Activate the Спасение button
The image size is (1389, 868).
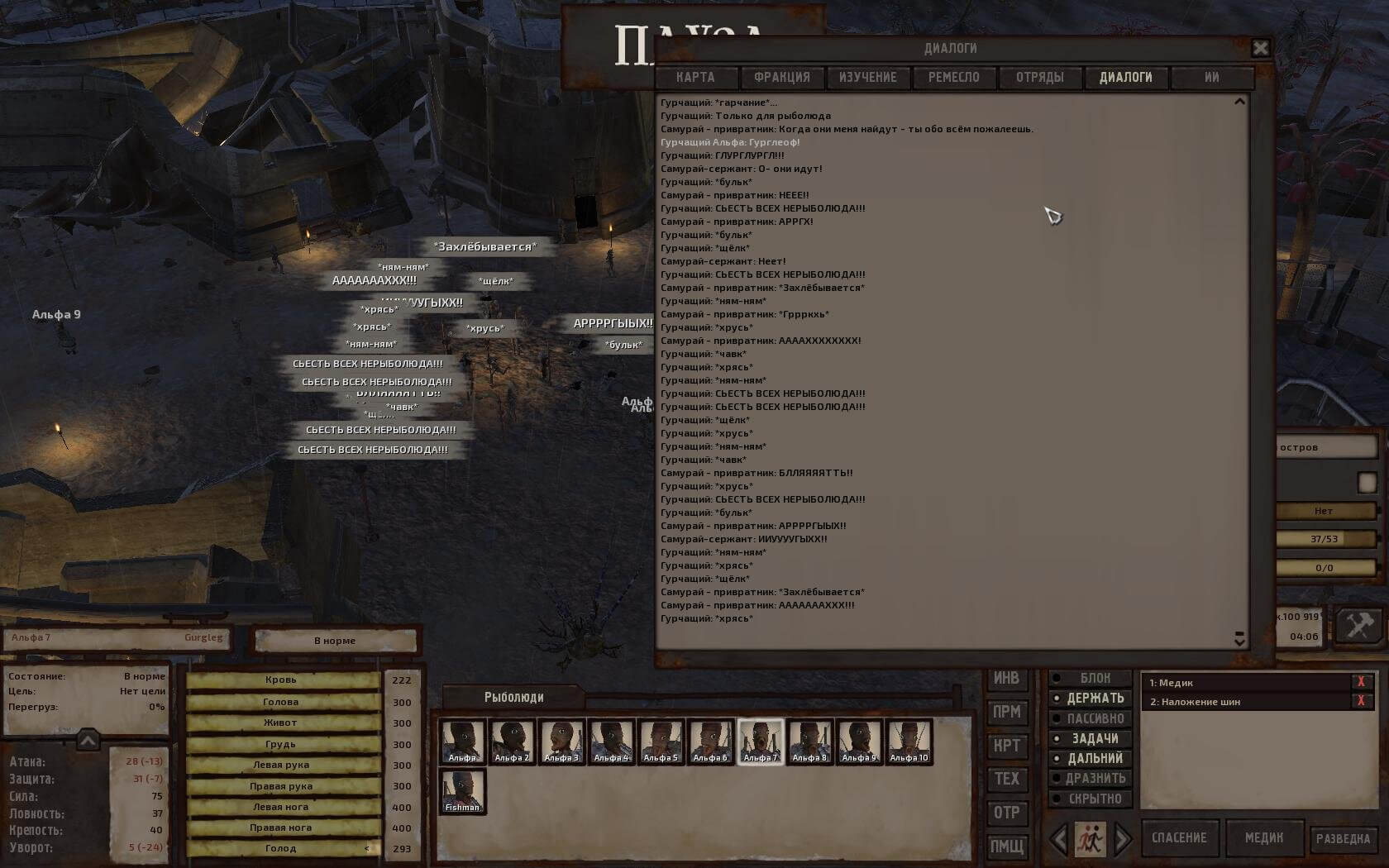pos(1179,838)
